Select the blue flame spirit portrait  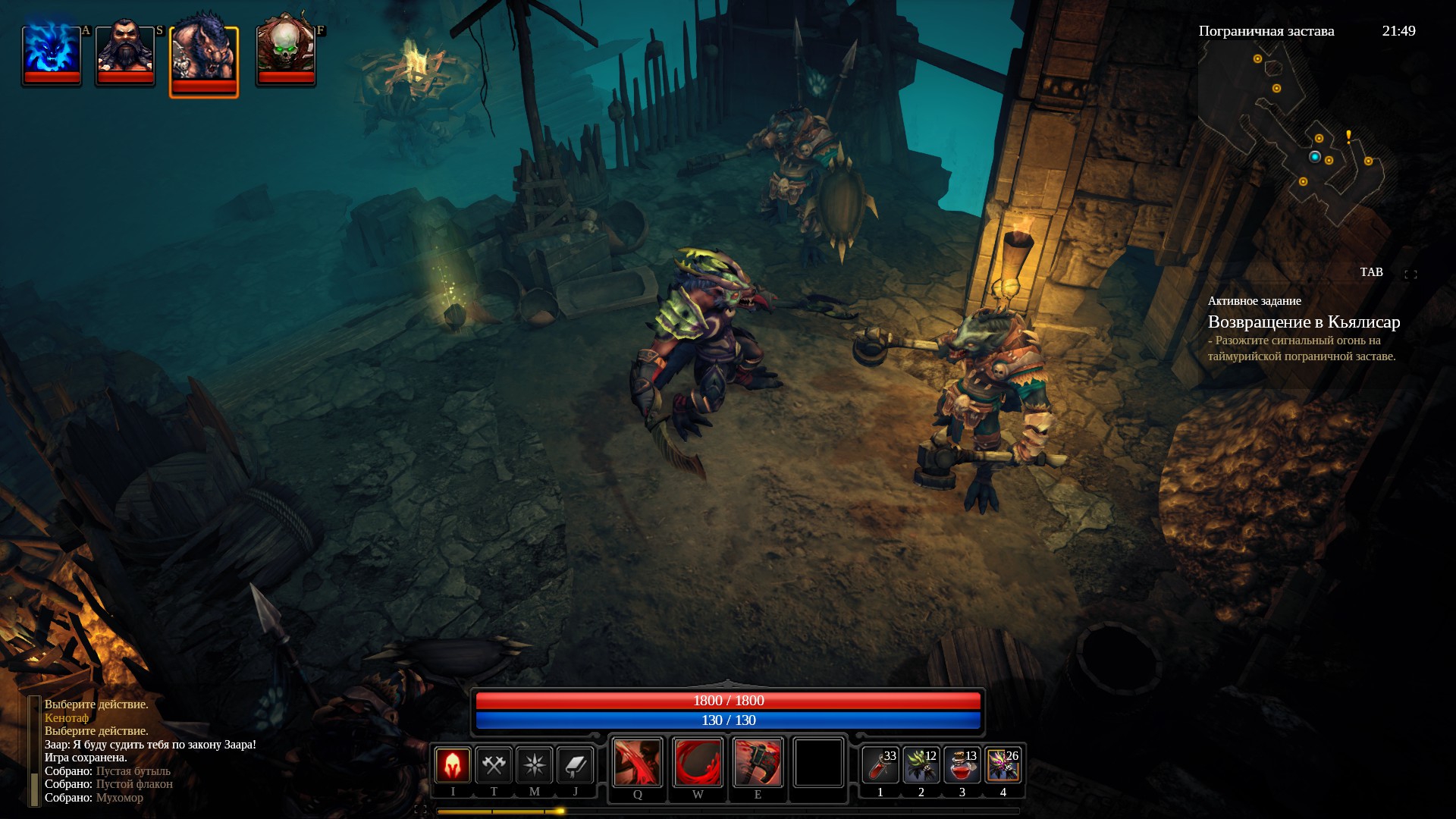(x=52, y=55)
